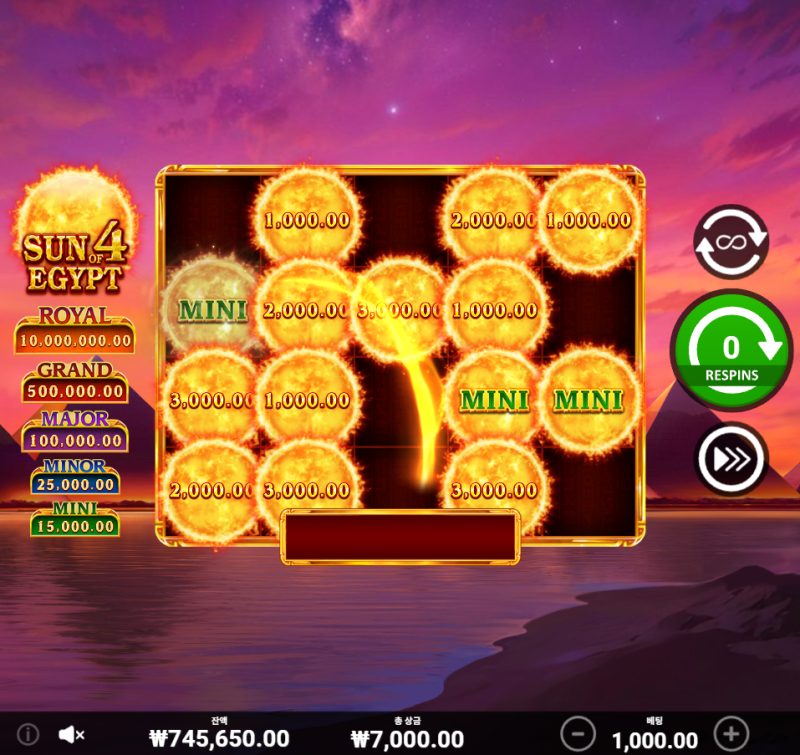Viewport: 800px width, 755px height.
Task: Open the game info panel
Action: (x=28, y=735)
